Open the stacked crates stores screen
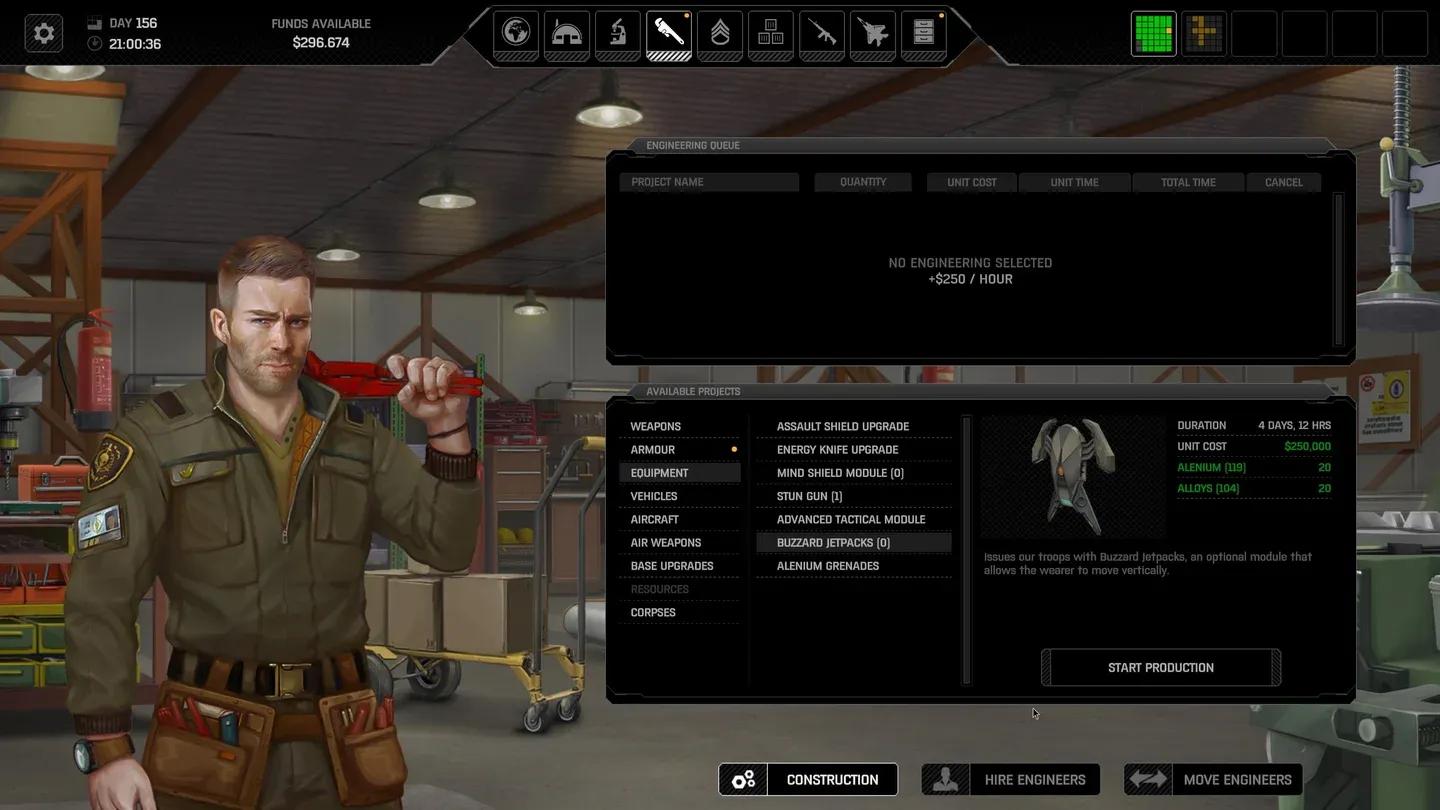The image size is (1440, 810). 770,33
